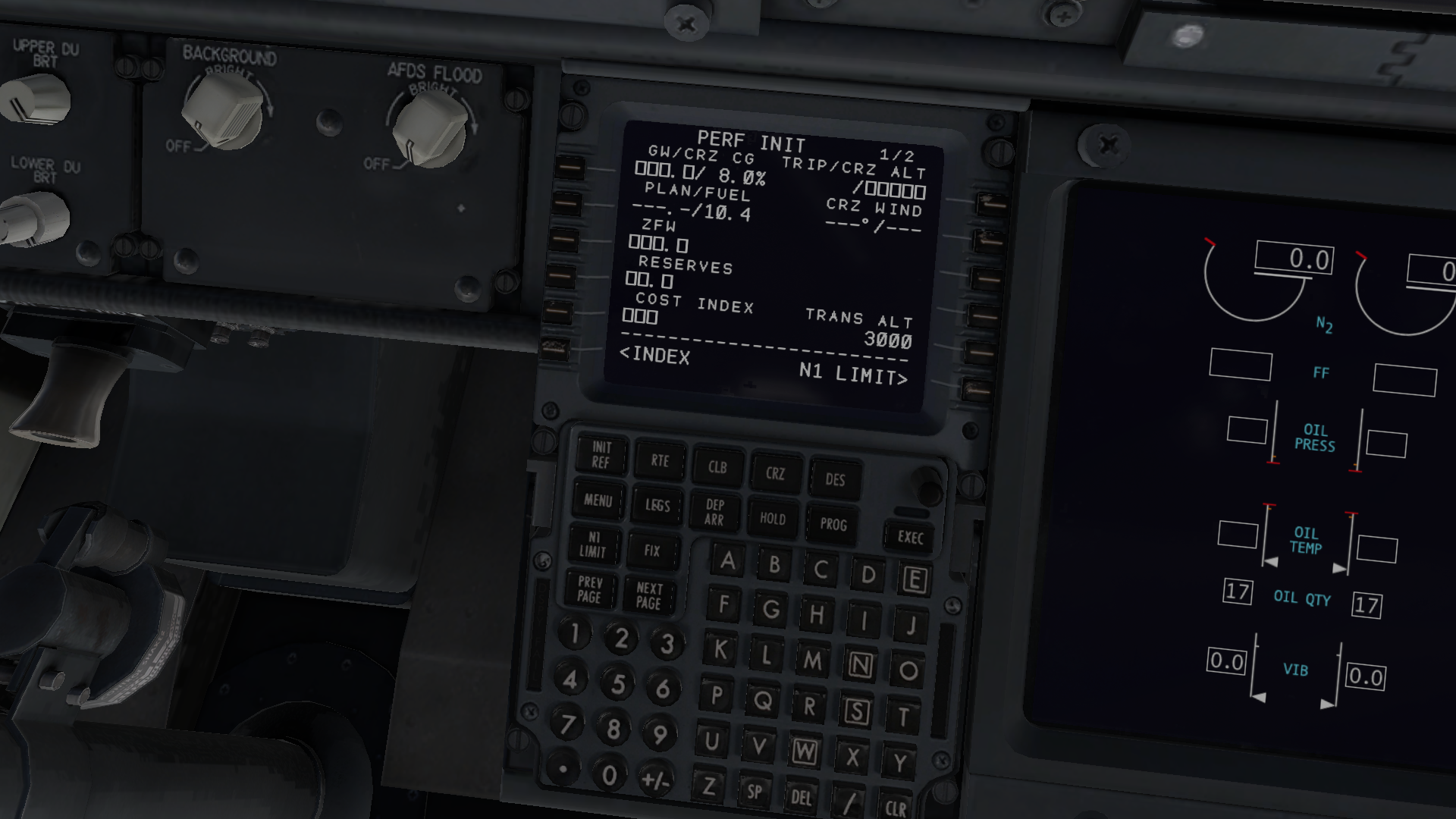Click the MENU key on the CDU
This screenshot has width=1456, height=819.
[598, 500]
